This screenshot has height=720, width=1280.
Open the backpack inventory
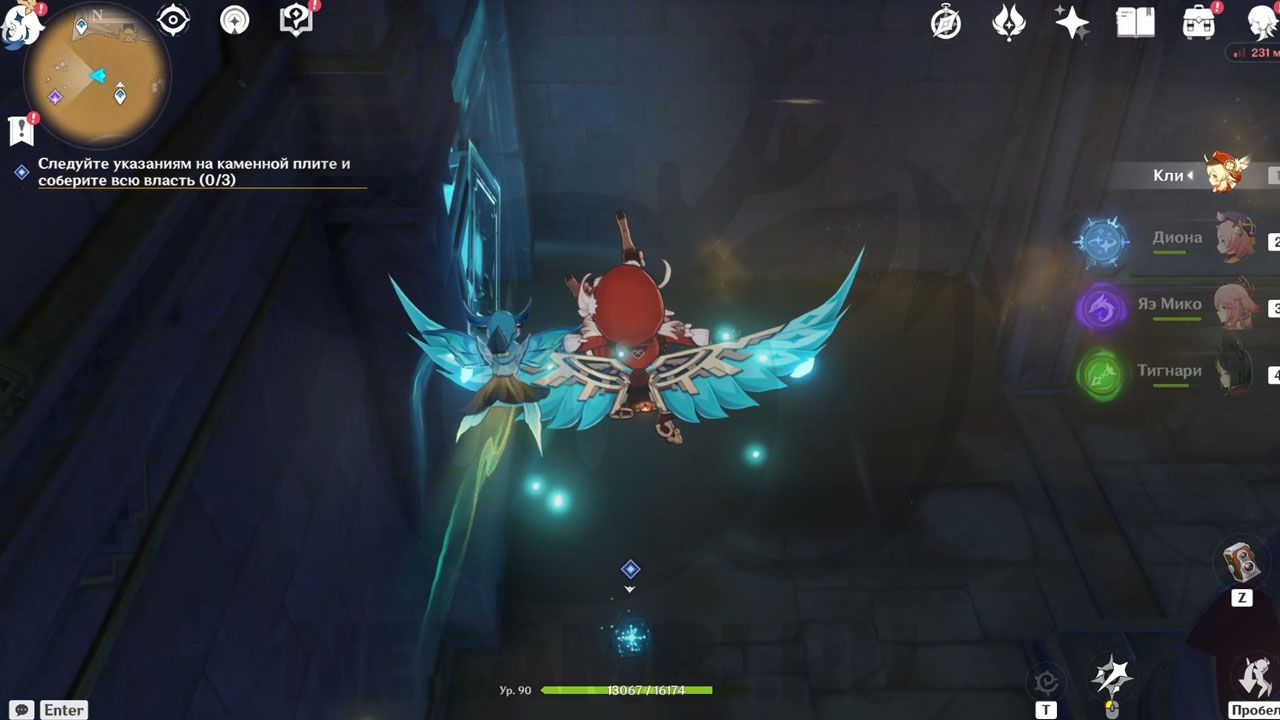[1198, 22]
